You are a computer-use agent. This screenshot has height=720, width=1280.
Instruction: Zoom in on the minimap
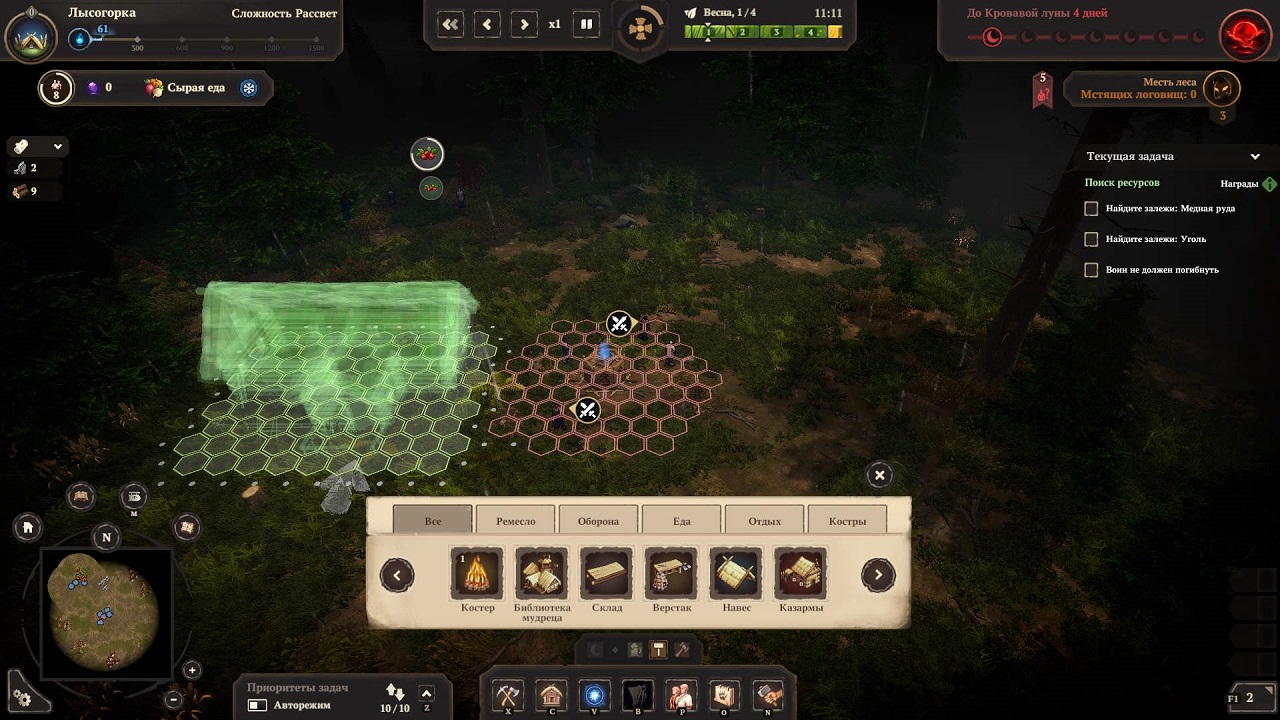pos(192,670)
